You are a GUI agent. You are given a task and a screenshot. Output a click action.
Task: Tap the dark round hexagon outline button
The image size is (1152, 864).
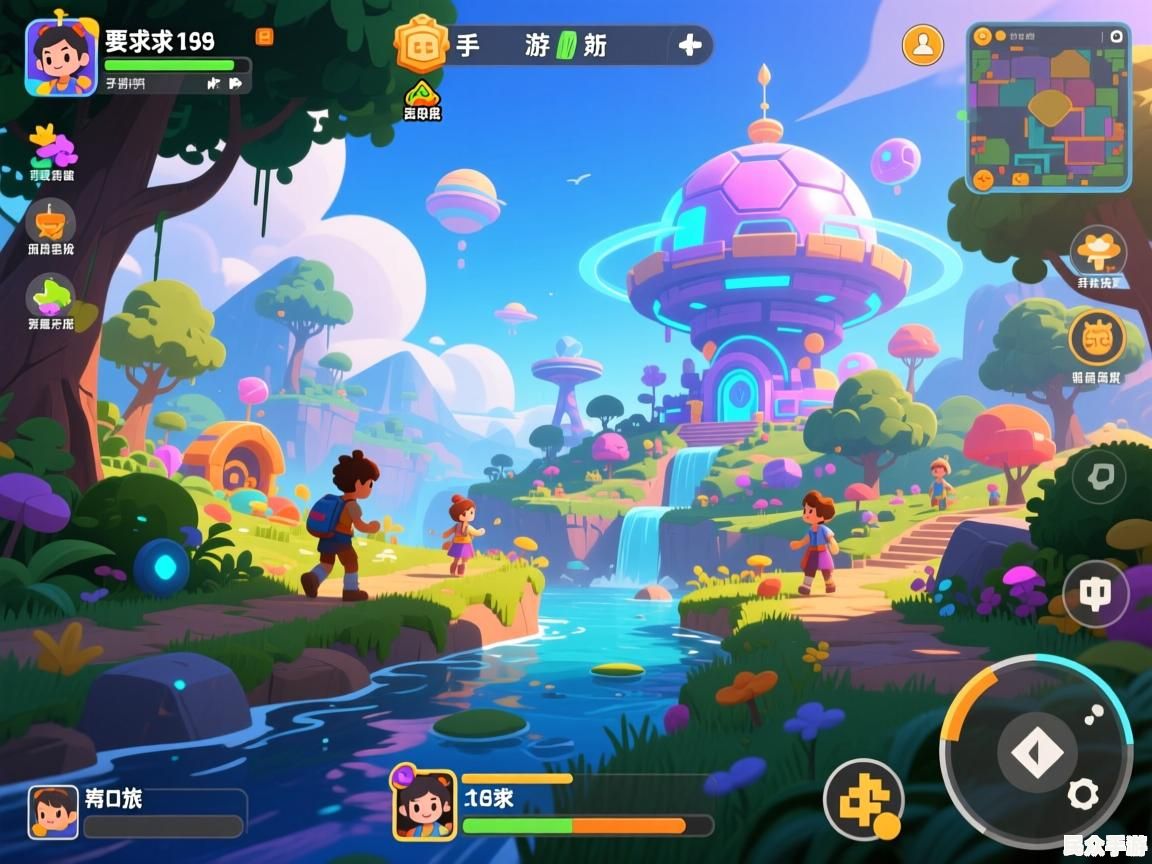1099,476
